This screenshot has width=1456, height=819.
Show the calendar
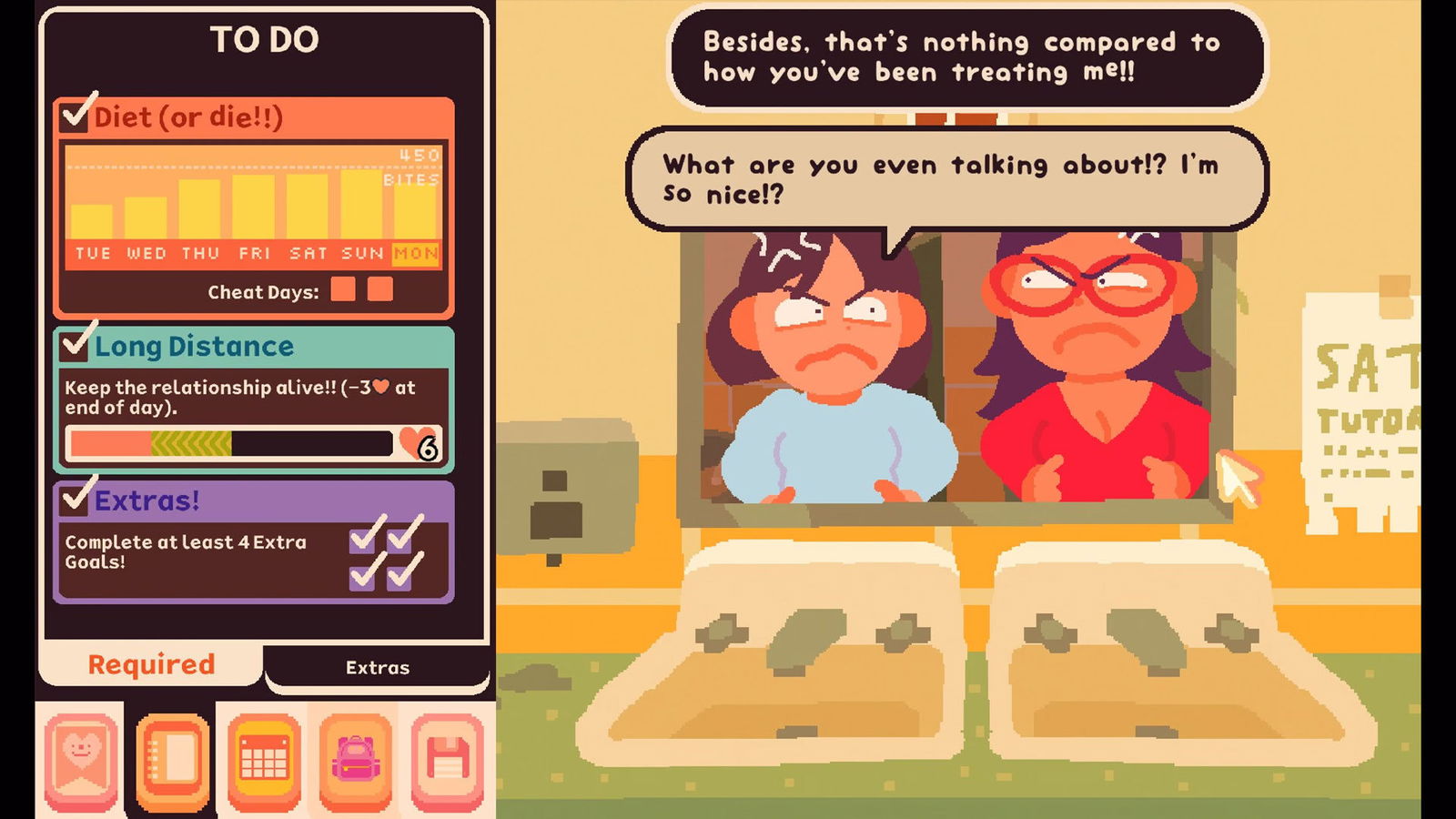[x=264, y=762]
